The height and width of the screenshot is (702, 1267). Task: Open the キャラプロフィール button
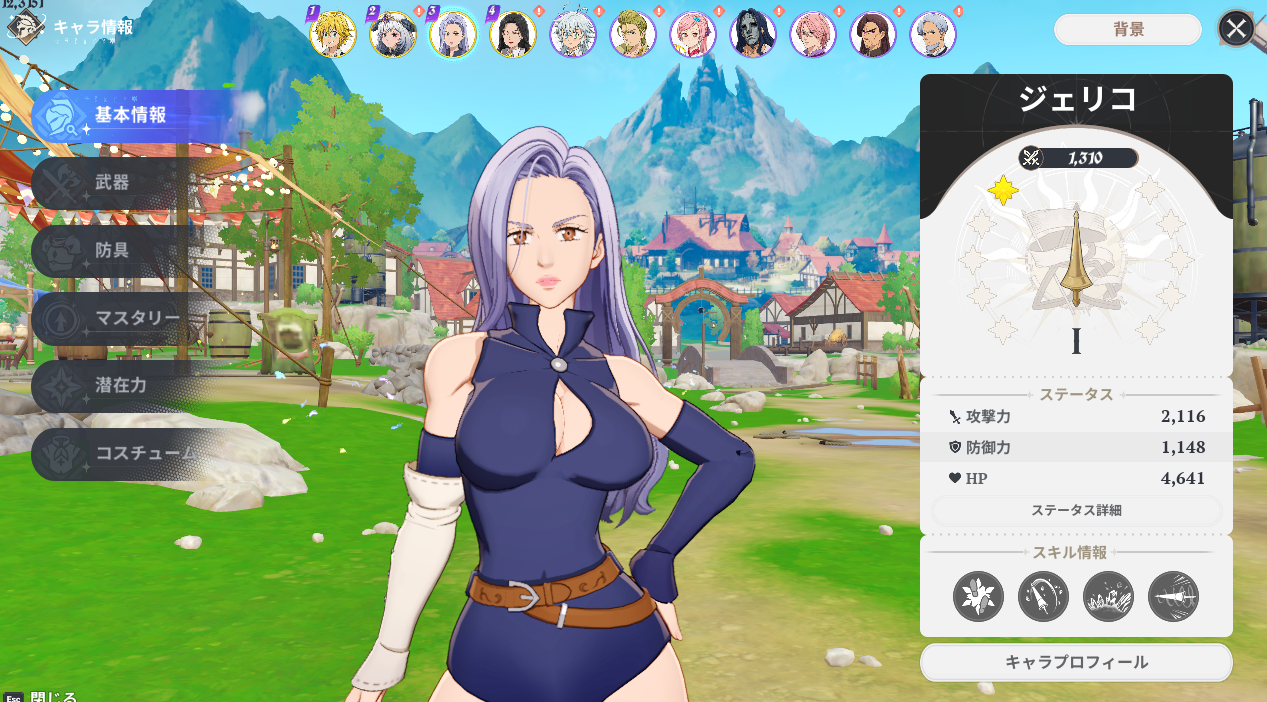(x=1076, y=662)
